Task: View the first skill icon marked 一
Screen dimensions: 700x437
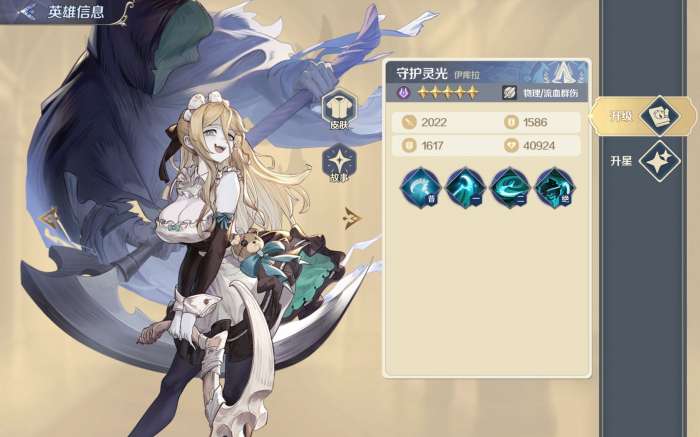Action: [x=463, y=187]
